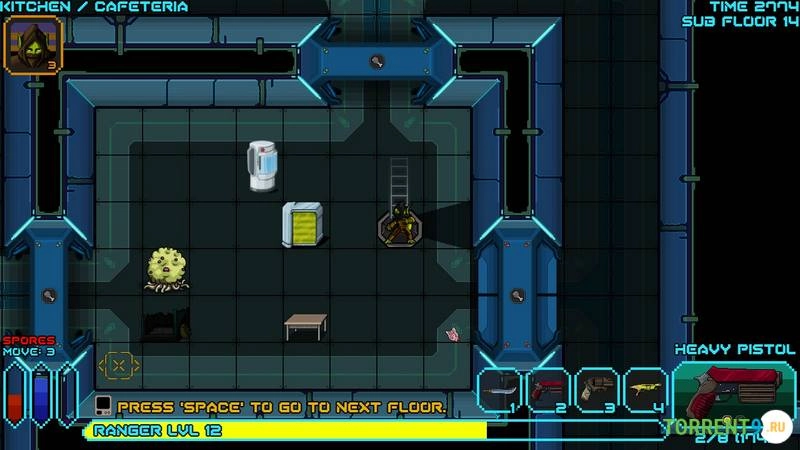Click the small handheld device icon
Image resolution: width=800 pixels, height=450 pixels.
tap(103, 407)
